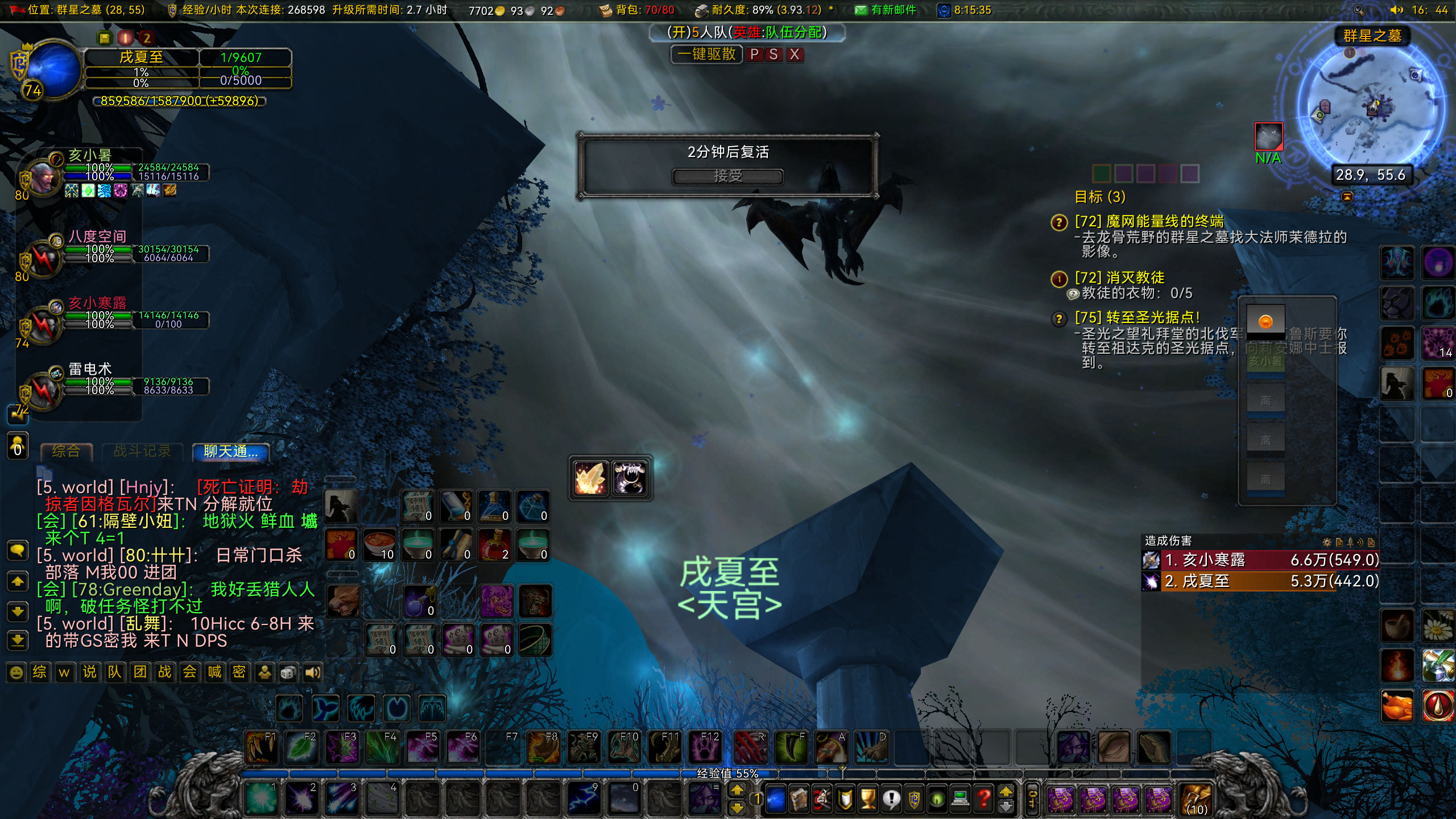1456x819 pixels.
Task: Toggle the P button next to 一键驱散
Action: (x=754, y=55)
